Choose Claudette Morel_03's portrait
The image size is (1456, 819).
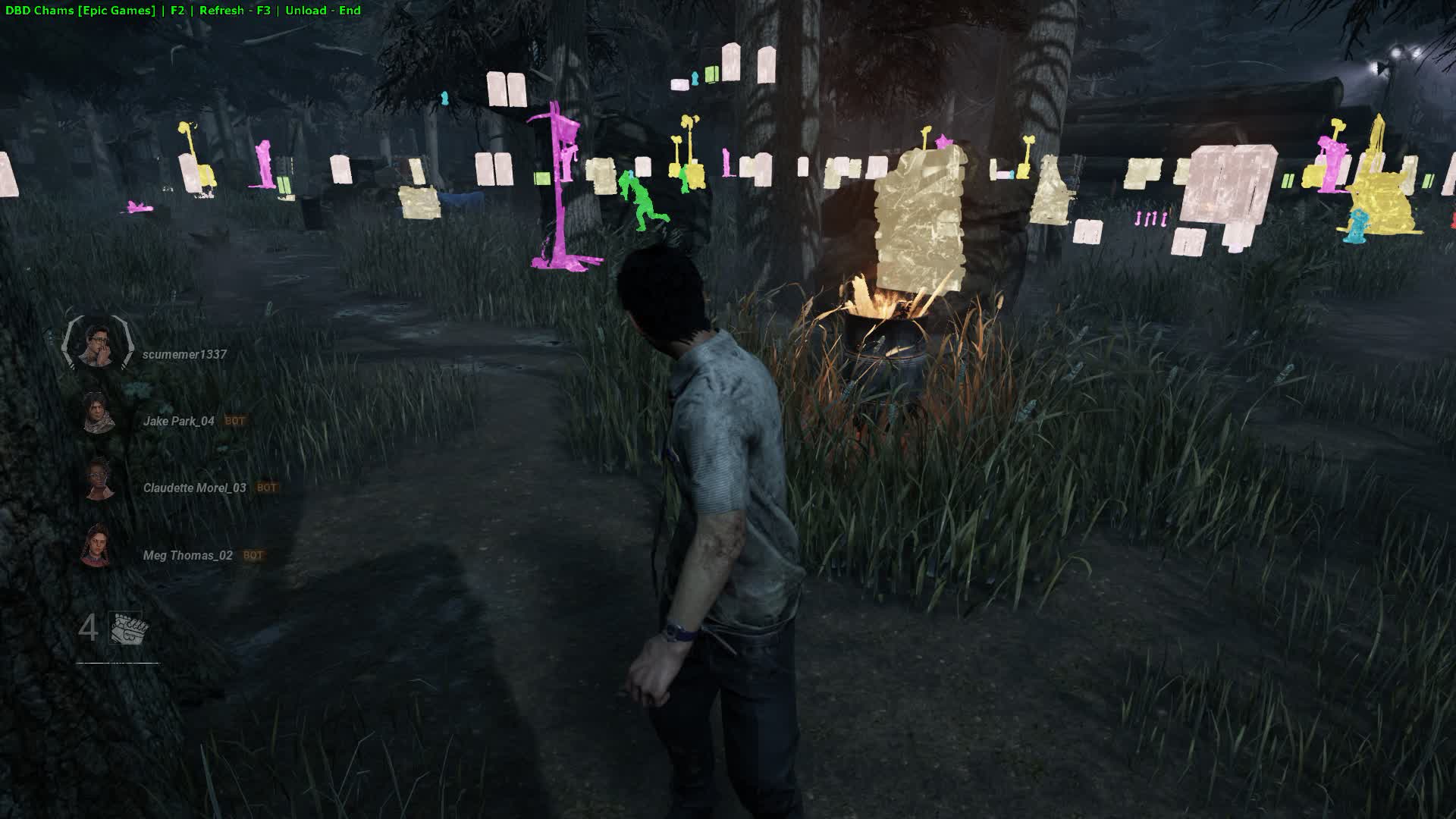click(98, 480)
